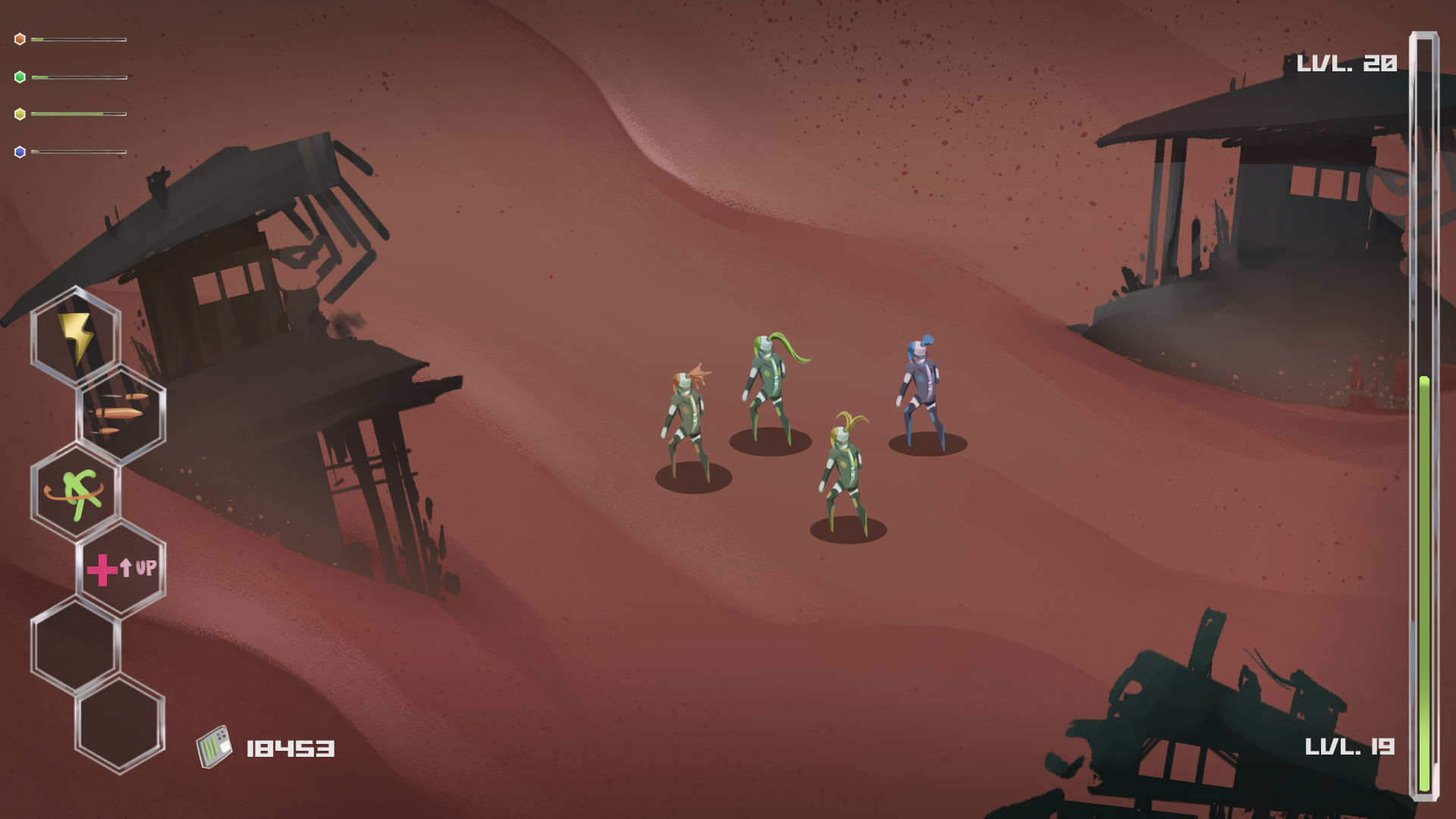Select the blue party member marker

click(x=20, y=152)
